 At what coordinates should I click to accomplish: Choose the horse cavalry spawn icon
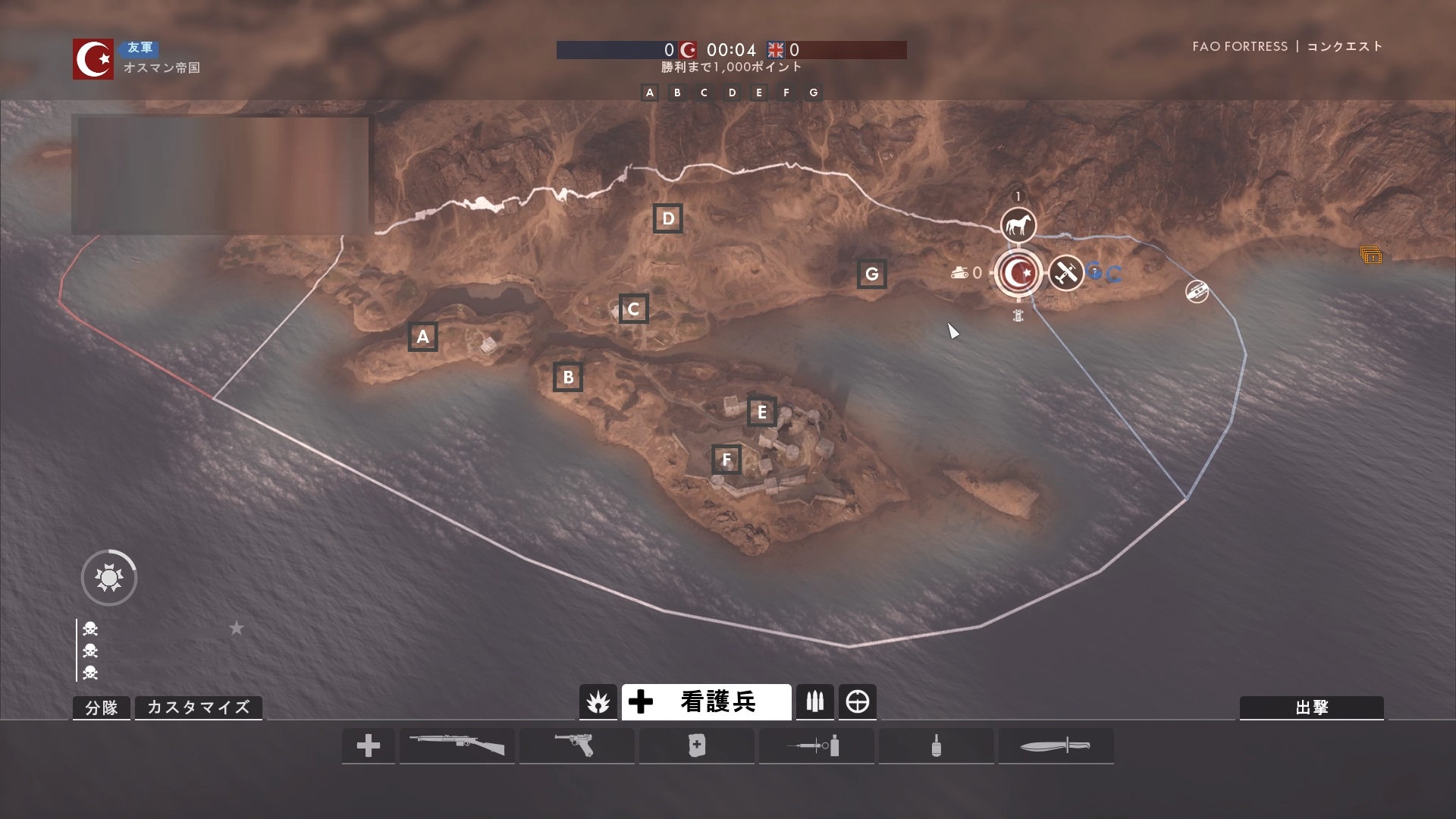1018,225
